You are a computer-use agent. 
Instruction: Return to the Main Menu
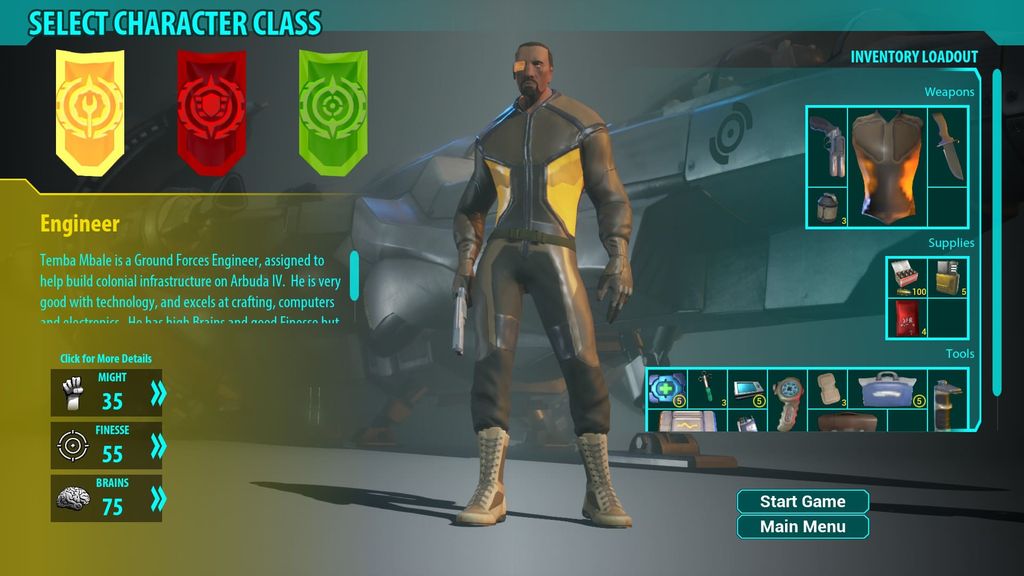coord(802,527)
